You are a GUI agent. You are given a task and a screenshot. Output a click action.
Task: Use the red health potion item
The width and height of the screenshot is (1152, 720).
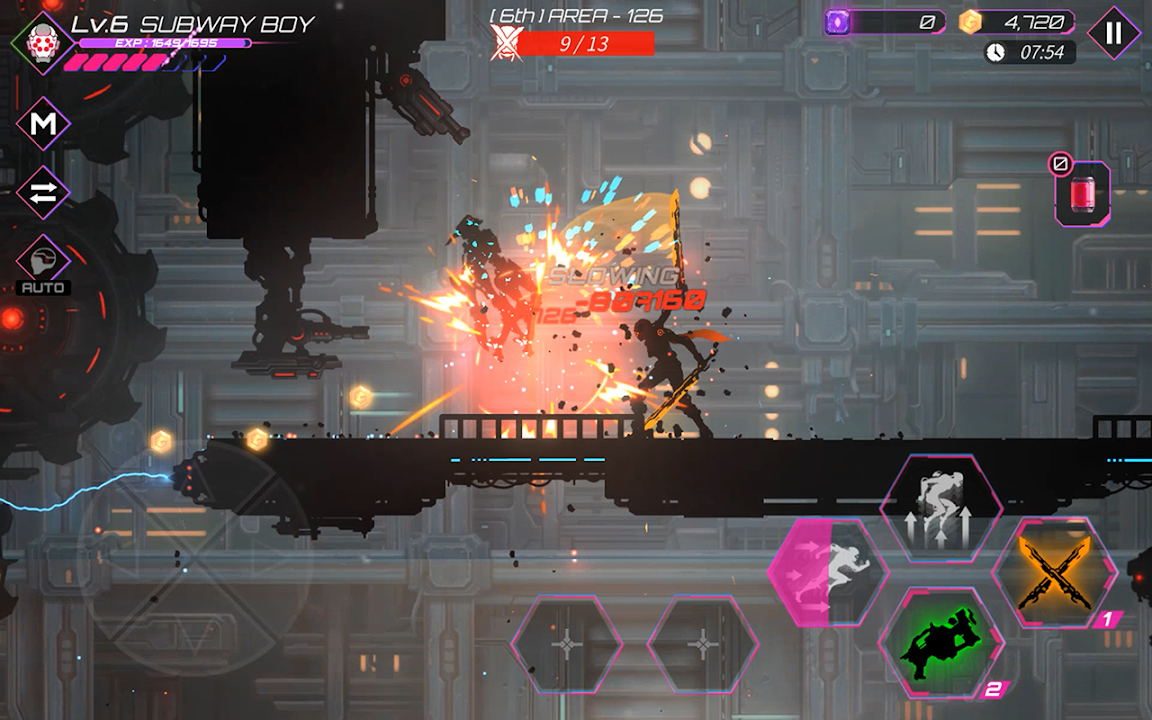tap(1082, 192)
